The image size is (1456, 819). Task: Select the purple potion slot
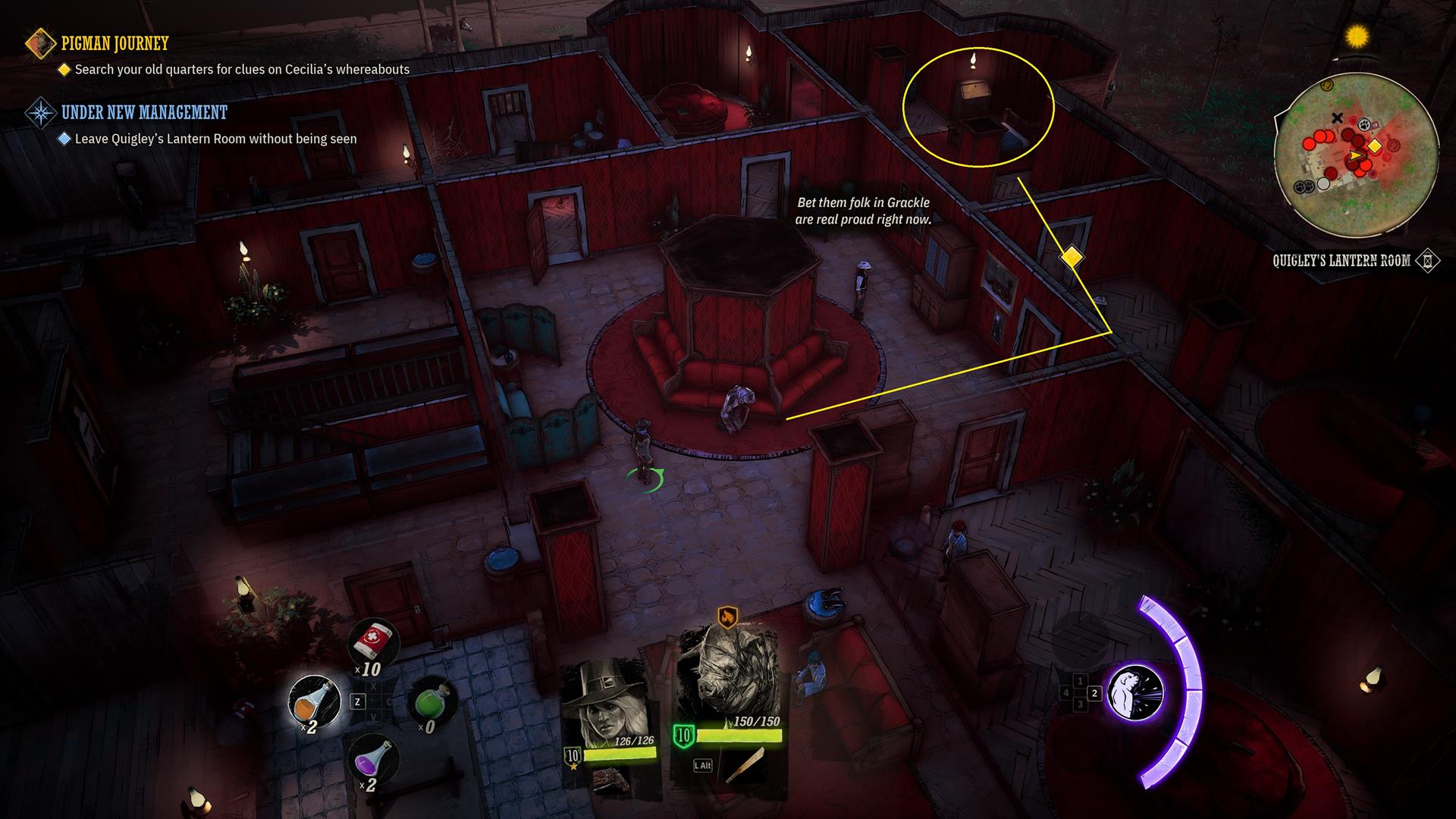pos(374,758)
